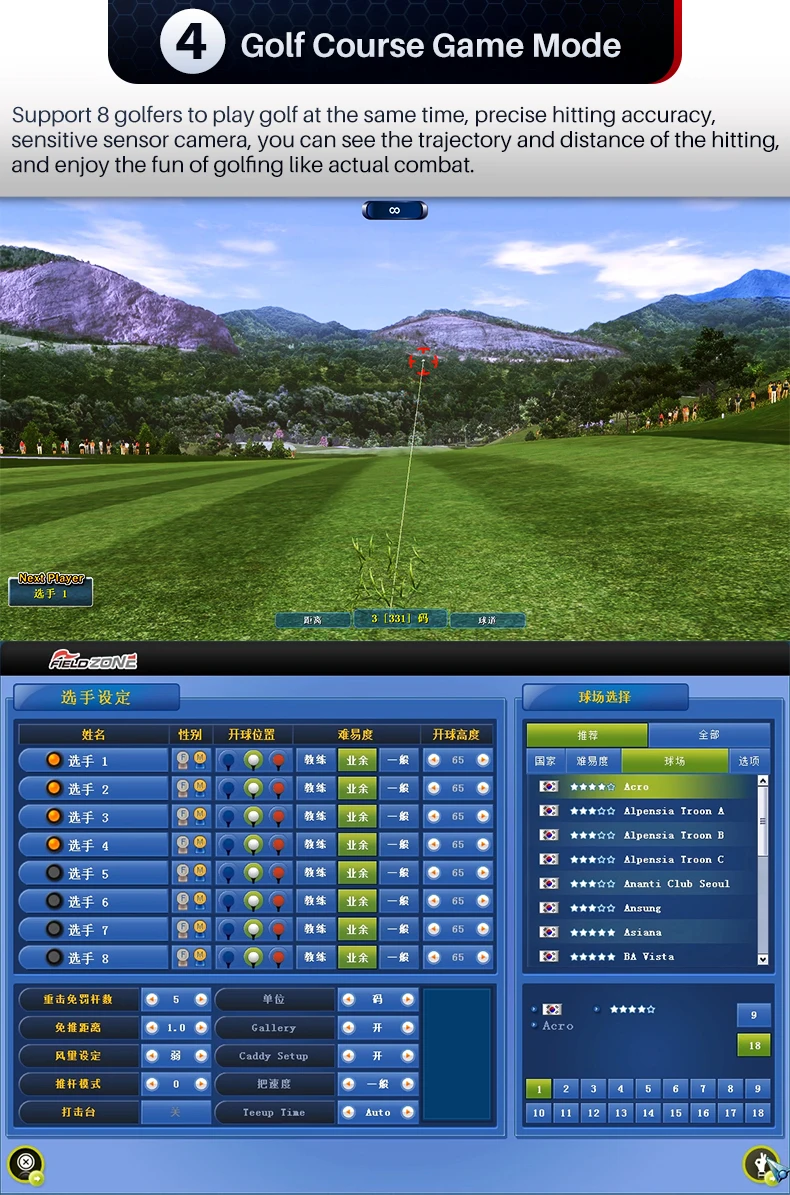The width and height of the screenshot is (790, 1195).
Task: Choose the Ananti Club Seoul course
Action: click(676, 884)
